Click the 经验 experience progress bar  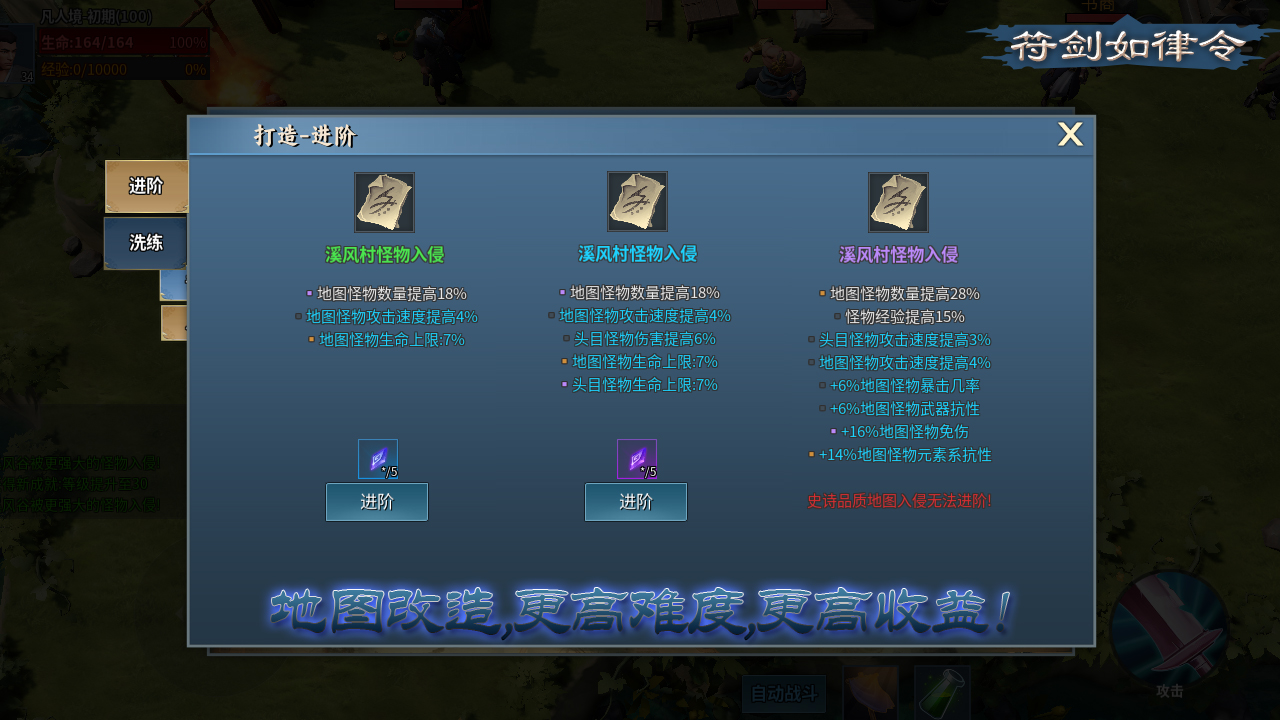[124, 68]
